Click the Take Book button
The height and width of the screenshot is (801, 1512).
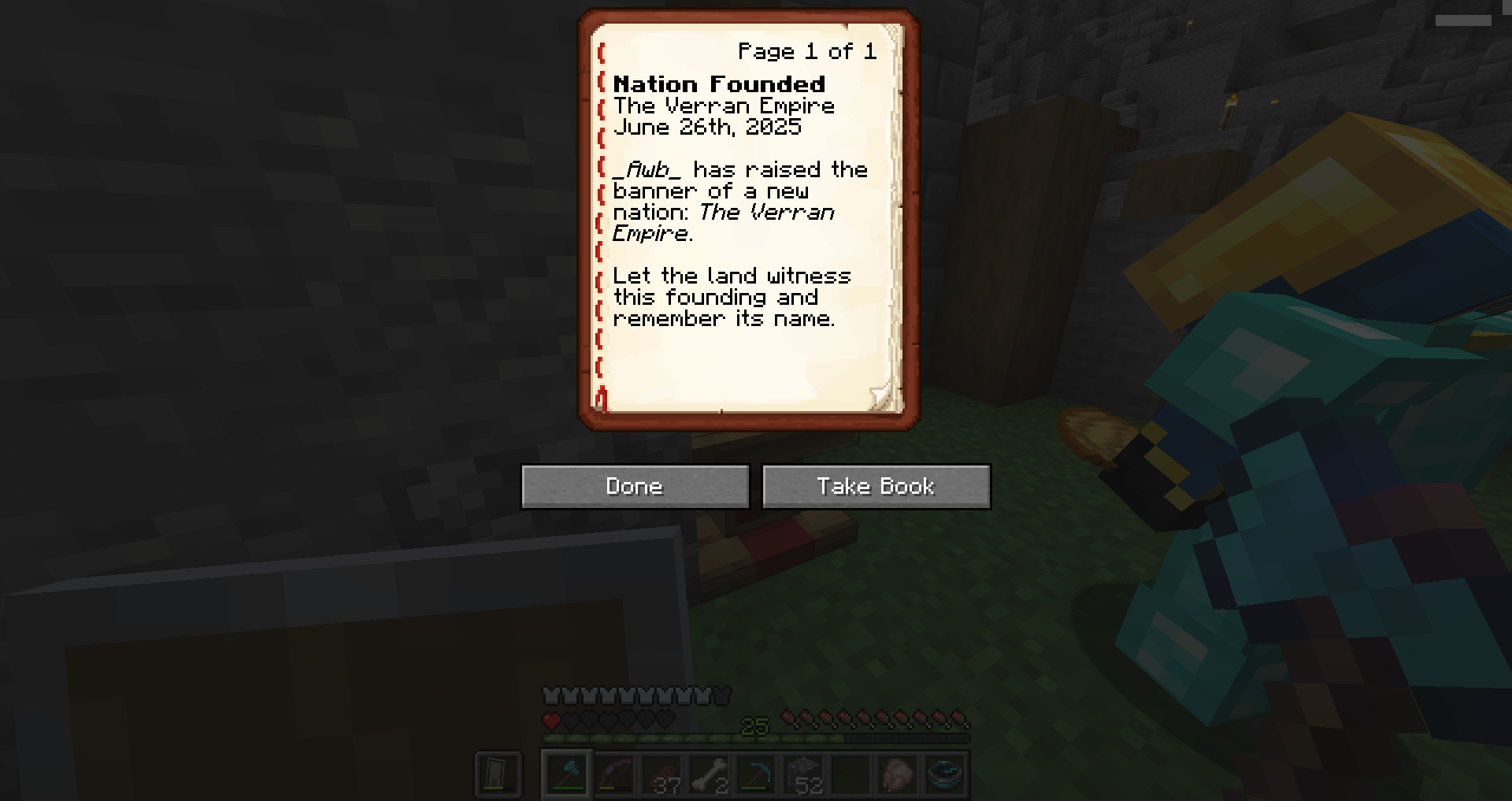click(876, 486)
